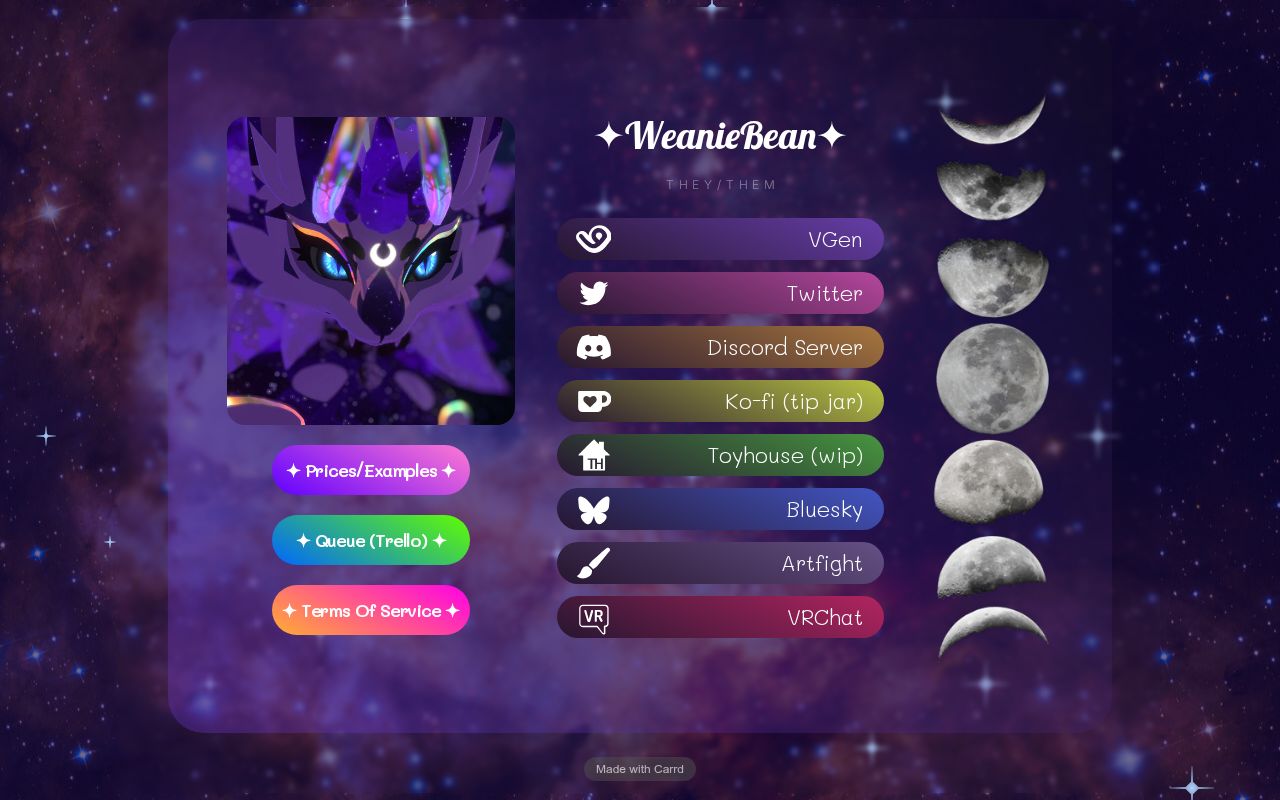Click the Made with Carrd badge

click(639, 769)
